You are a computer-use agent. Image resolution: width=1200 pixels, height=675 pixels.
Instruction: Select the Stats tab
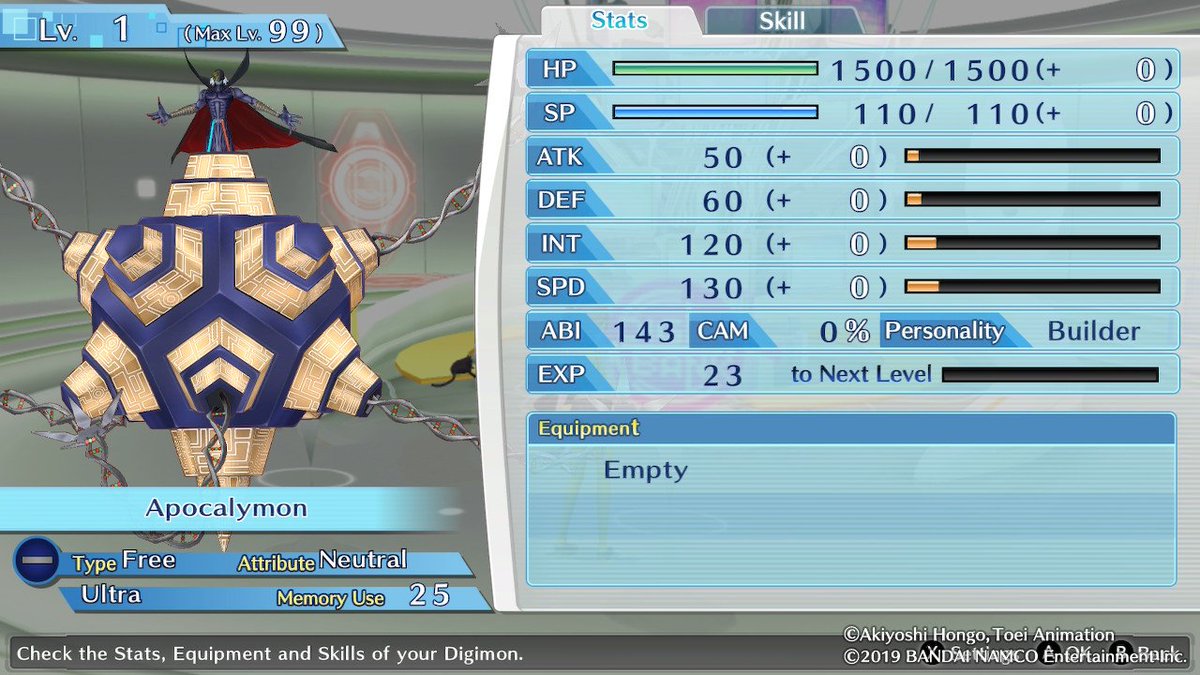(x=620, y=20)
